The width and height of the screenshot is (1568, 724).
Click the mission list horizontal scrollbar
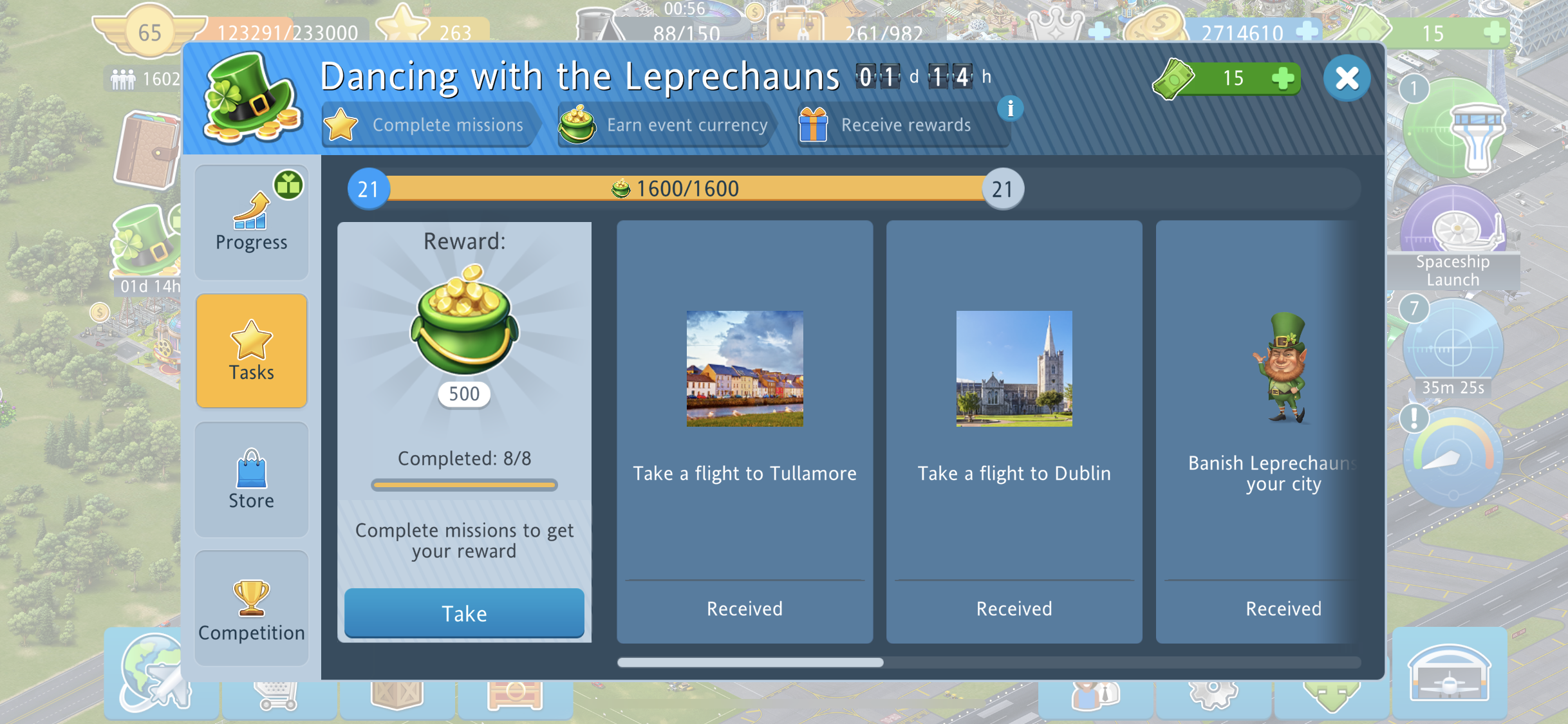pyautogui.click(x=750, y=662)
